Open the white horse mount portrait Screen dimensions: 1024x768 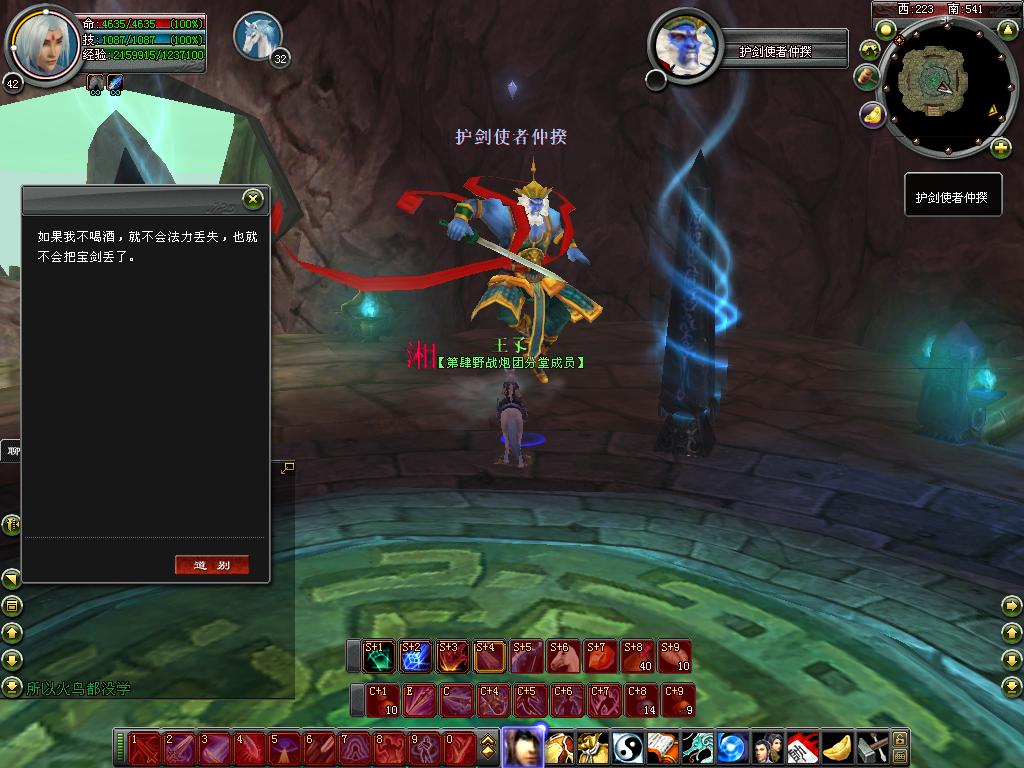[257, 36]
